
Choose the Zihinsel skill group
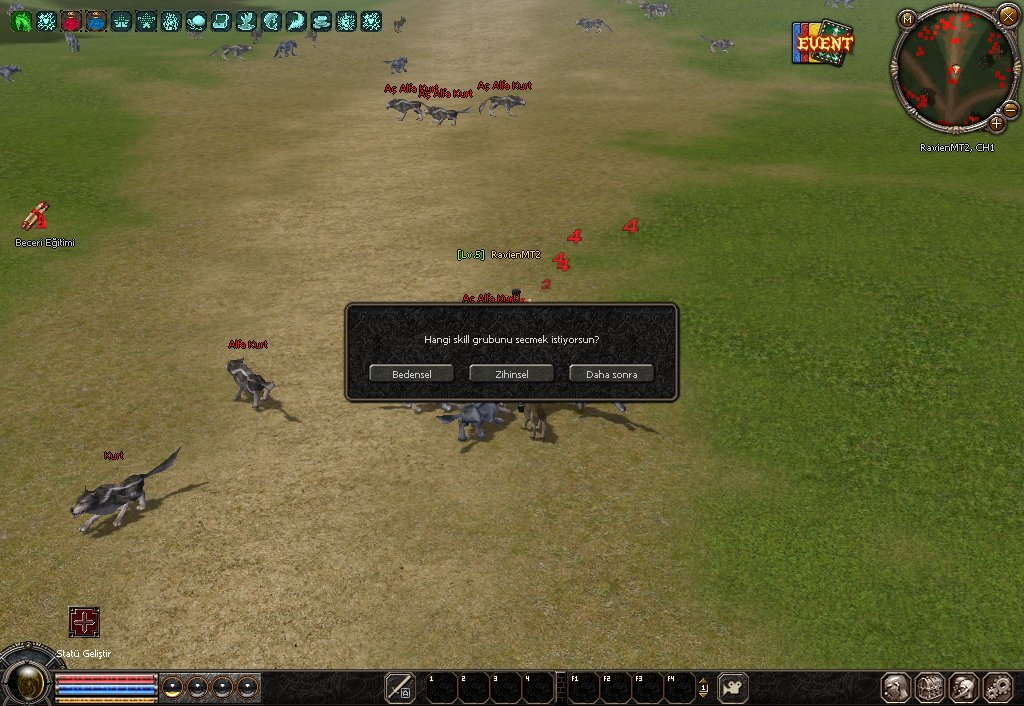click(511, 373)
